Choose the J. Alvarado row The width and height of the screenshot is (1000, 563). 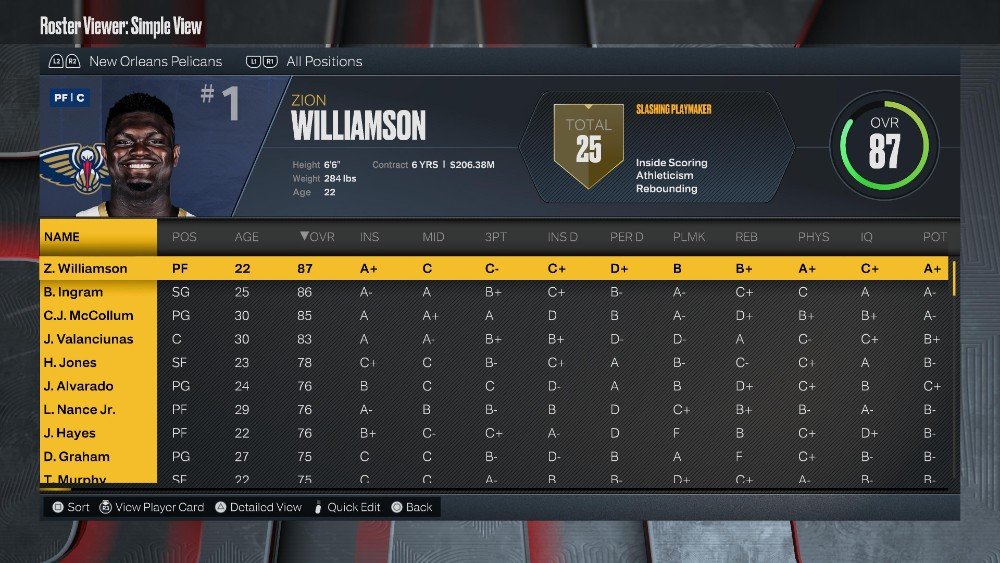point(78,386)
